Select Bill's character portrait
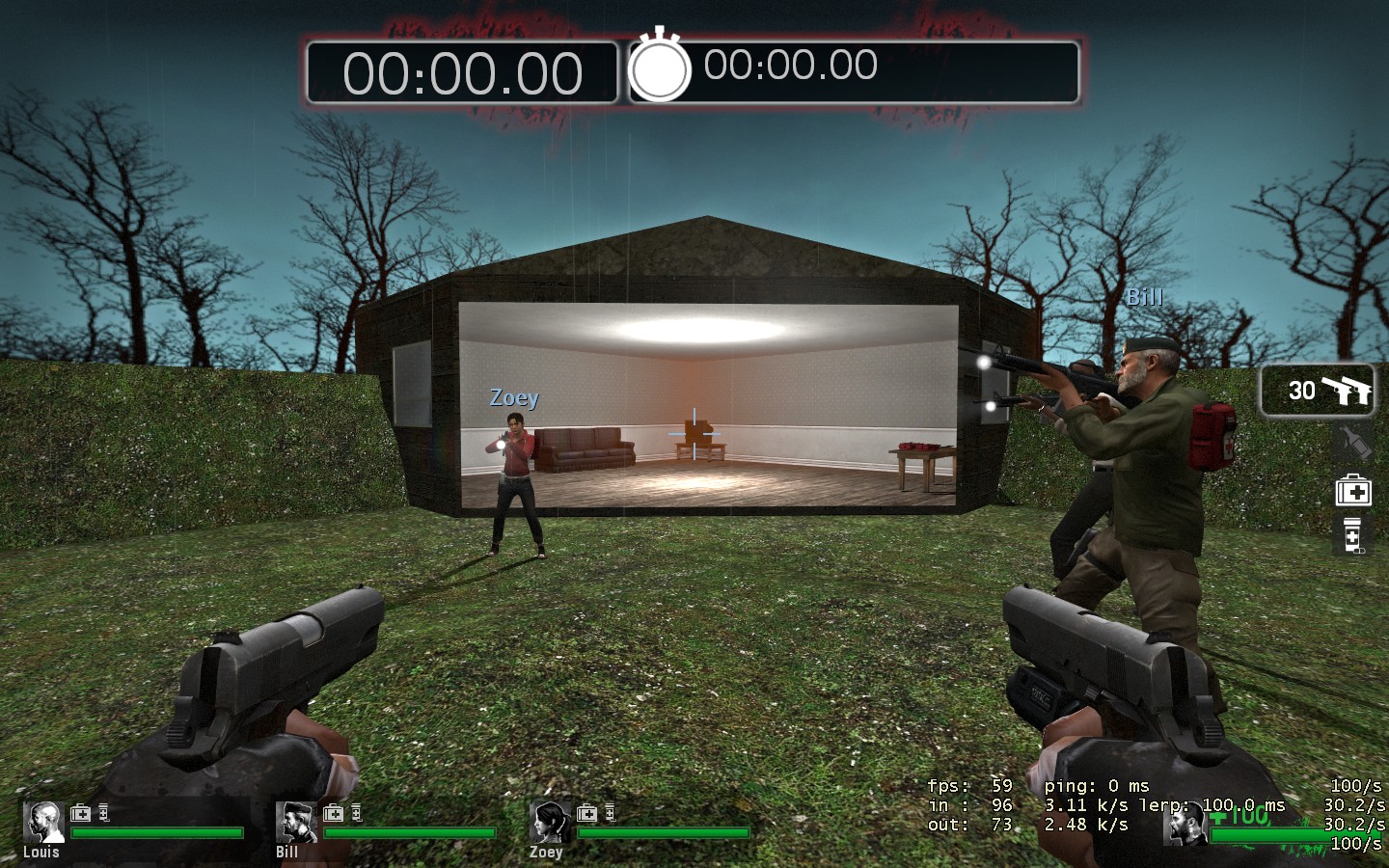1389x868 pixels. coord(297,821)
